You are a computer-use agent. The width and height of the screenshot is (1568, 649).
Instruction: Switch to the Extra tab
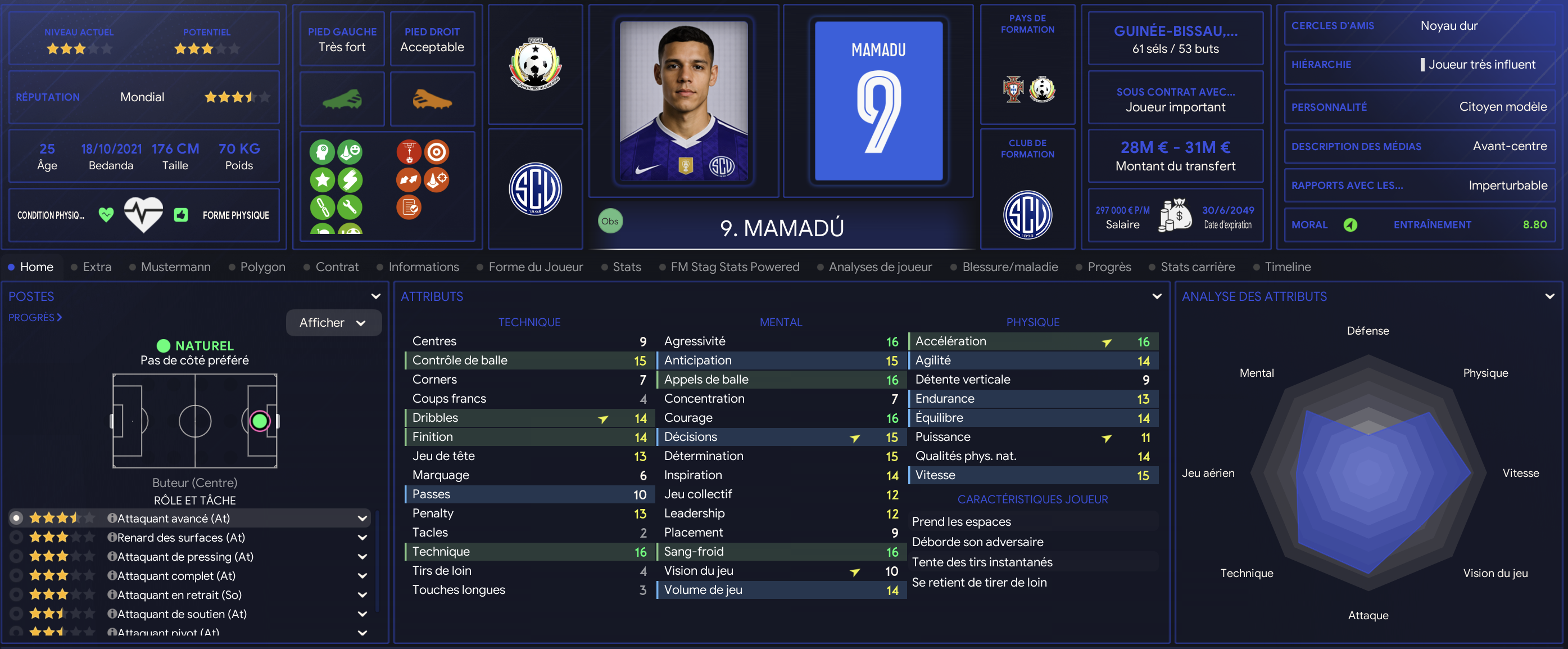pyautogui.click(x=97, y=267)
